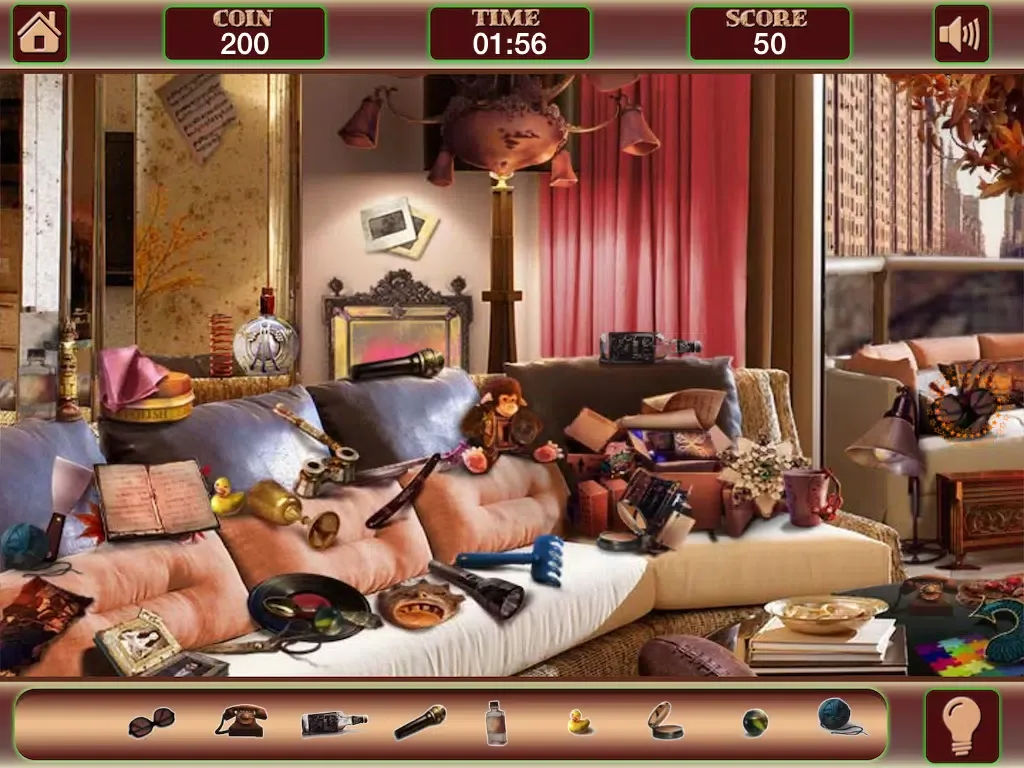Viewport: 1024px width, 768px height.
Task: Pick the green marble icon in the item bar
Action: pyautogui.click(x=755, y=722)
